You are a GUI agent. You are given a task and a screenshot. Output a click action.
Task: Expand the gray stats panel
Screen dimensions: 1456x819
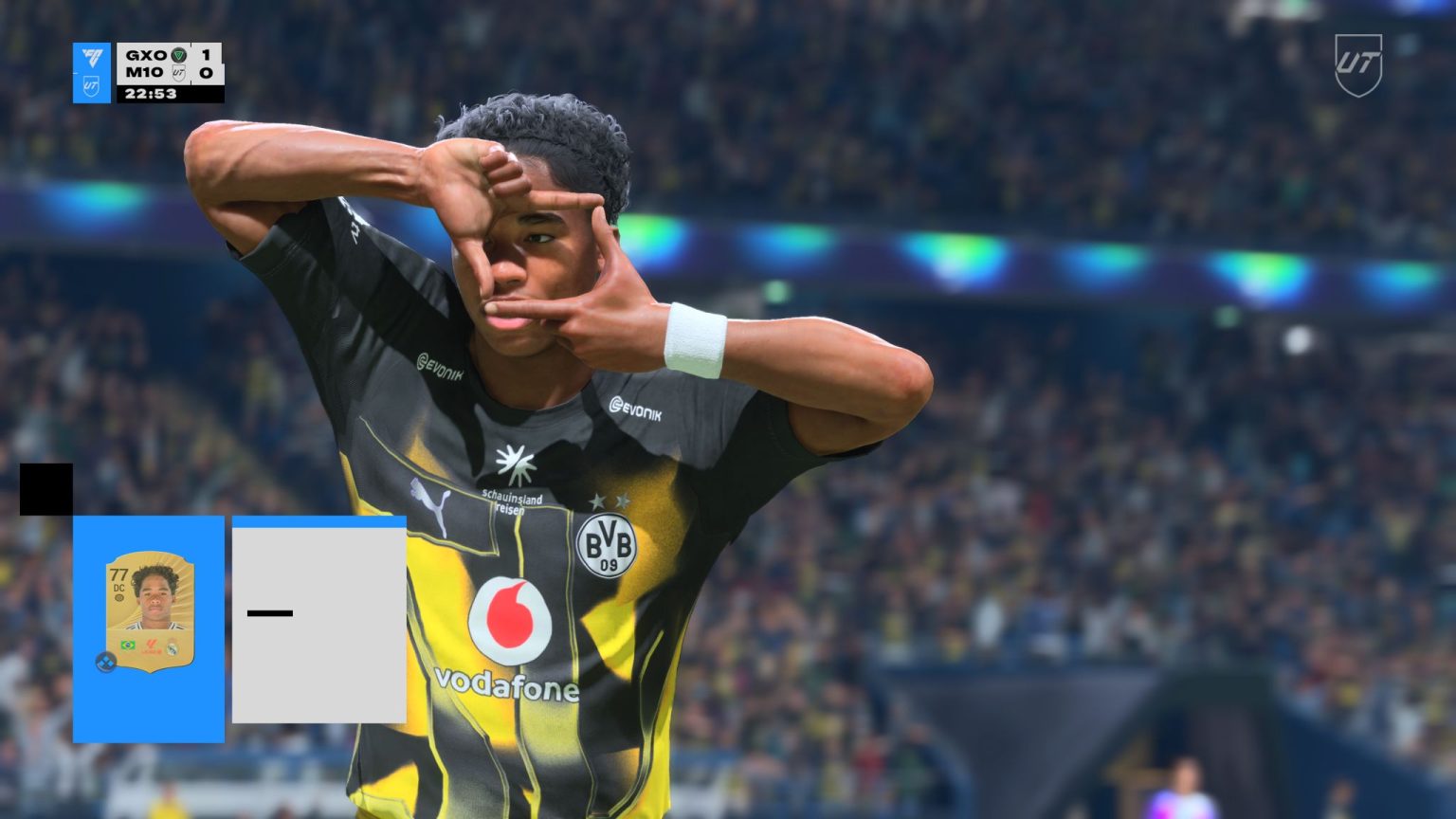click(318, 621)
